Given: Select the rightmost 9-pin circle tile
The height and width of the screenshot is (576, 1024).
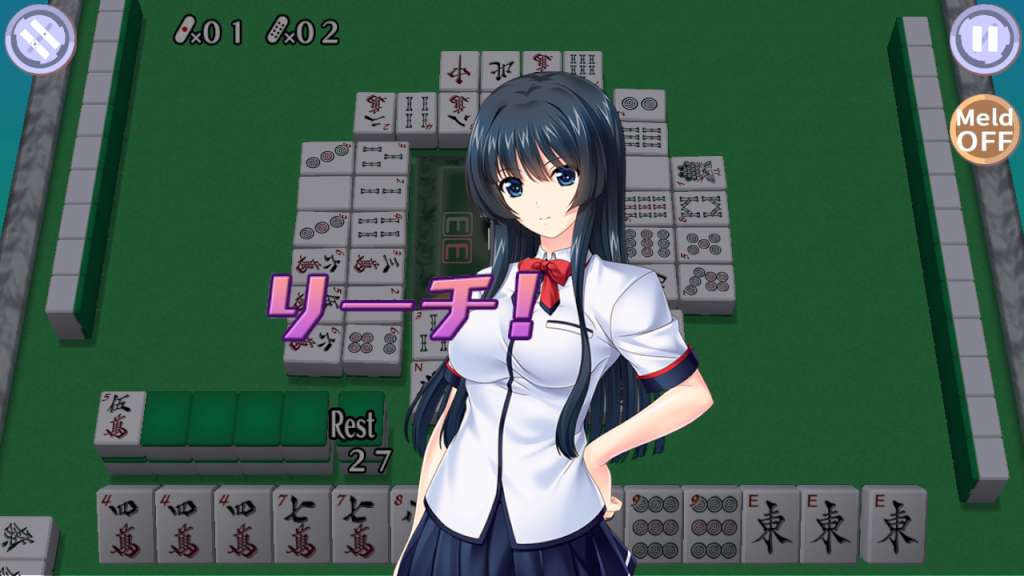Looking at the screenshot, I should [711, 523].
